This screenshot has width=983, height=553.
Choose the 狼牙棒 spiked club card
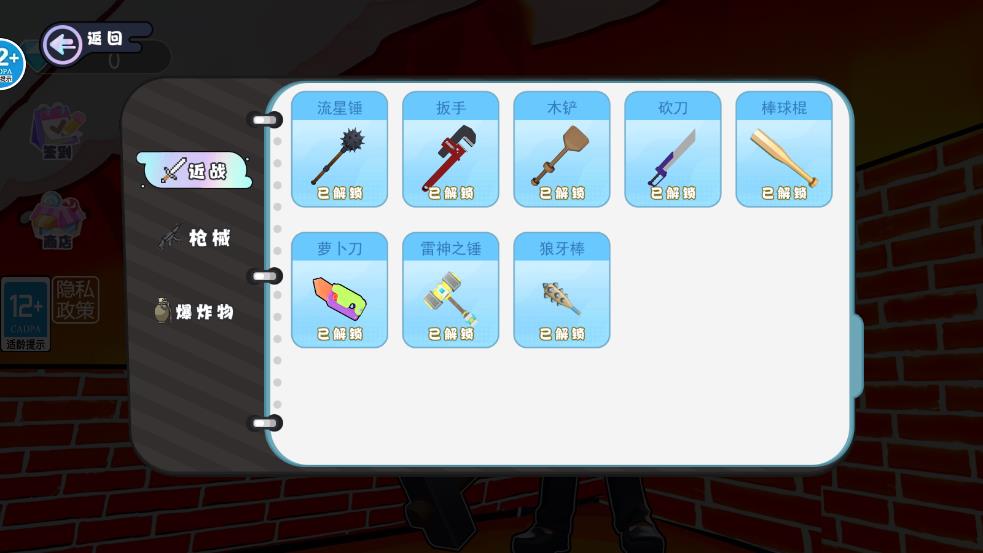tap(561, 290)
